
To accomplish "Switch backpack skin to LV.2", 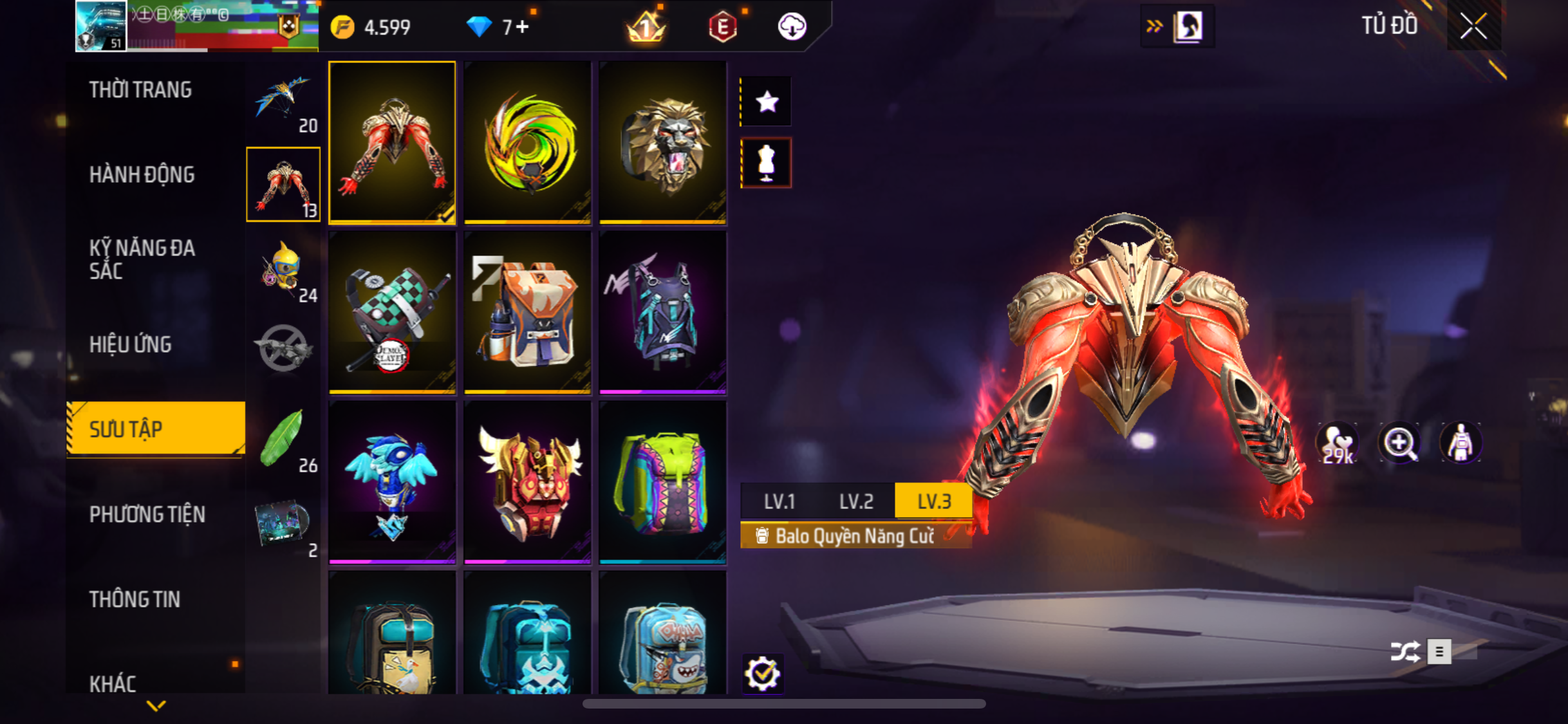I will pos(856,501).
